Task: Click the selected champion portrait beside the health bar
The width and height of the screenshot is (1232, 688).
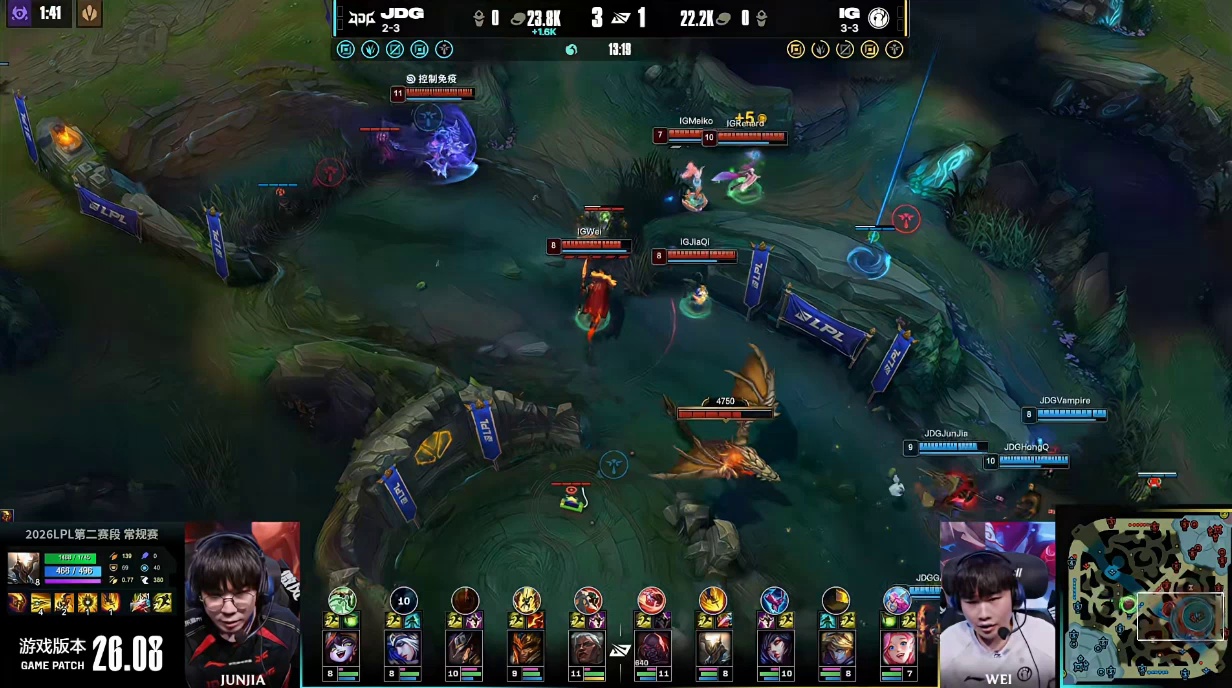Action: tap(22, 568)
